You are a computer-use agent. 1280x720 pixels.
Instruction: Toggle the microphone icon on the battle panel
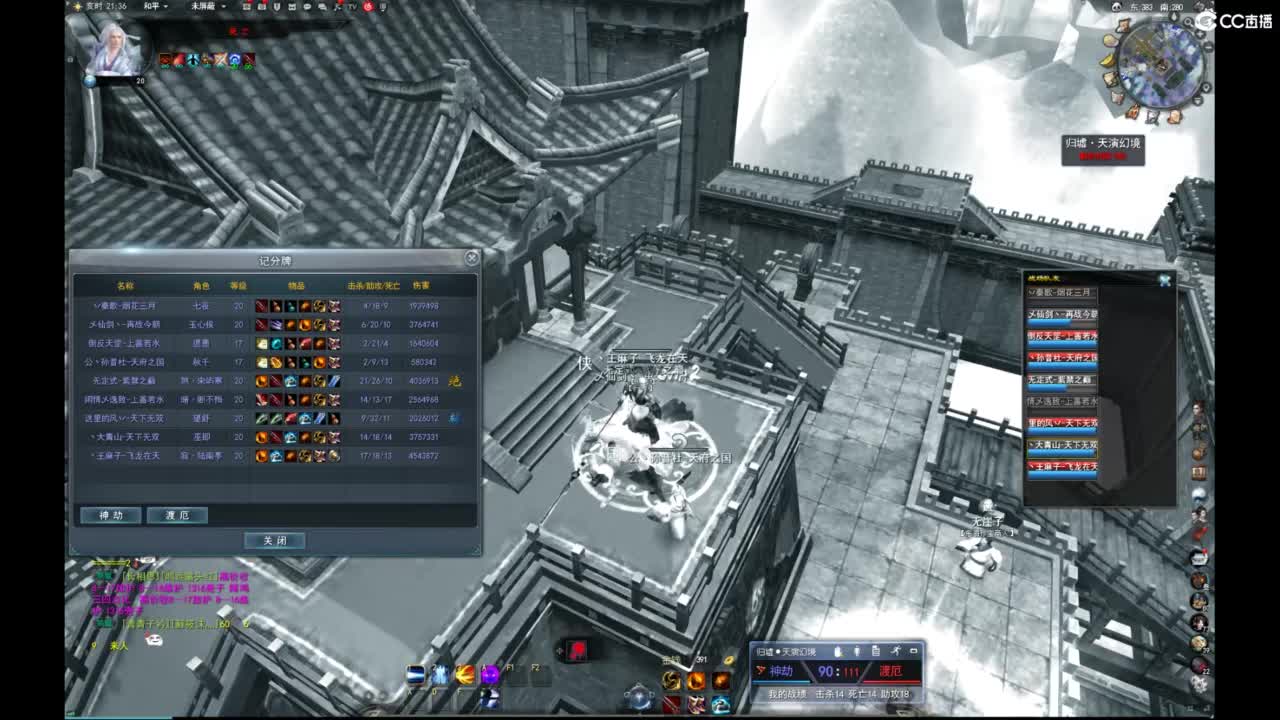(857, 652)
